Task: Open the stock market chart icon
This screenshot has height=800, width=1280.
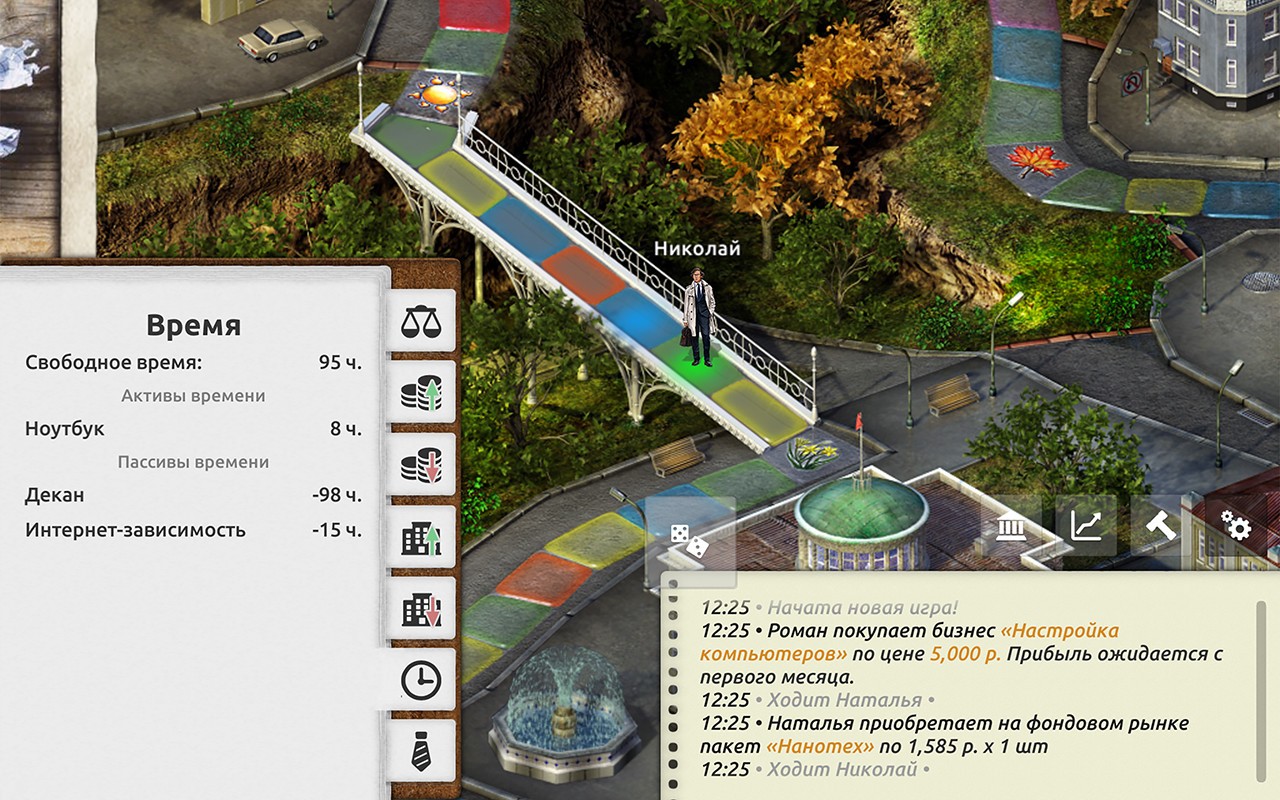Action: click(1085, 528)
